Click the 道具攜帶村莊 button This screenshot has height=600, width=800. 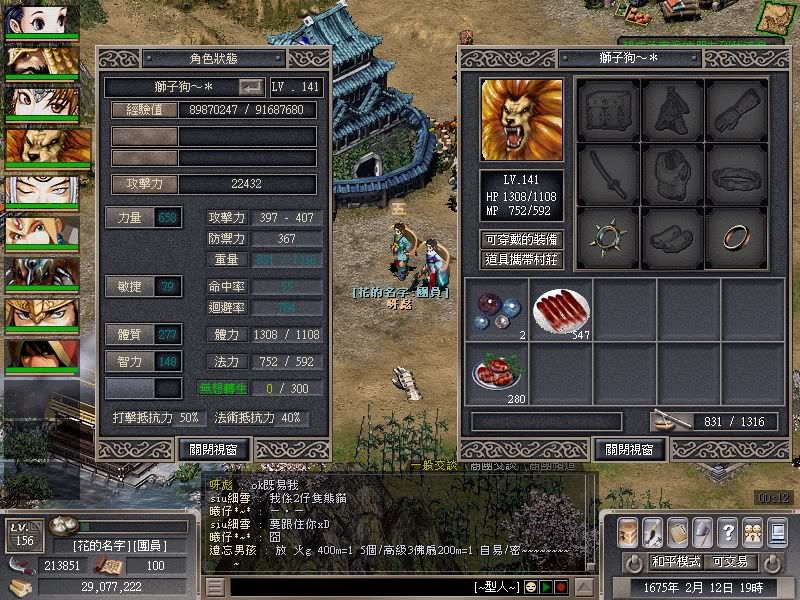pos(521,260)
